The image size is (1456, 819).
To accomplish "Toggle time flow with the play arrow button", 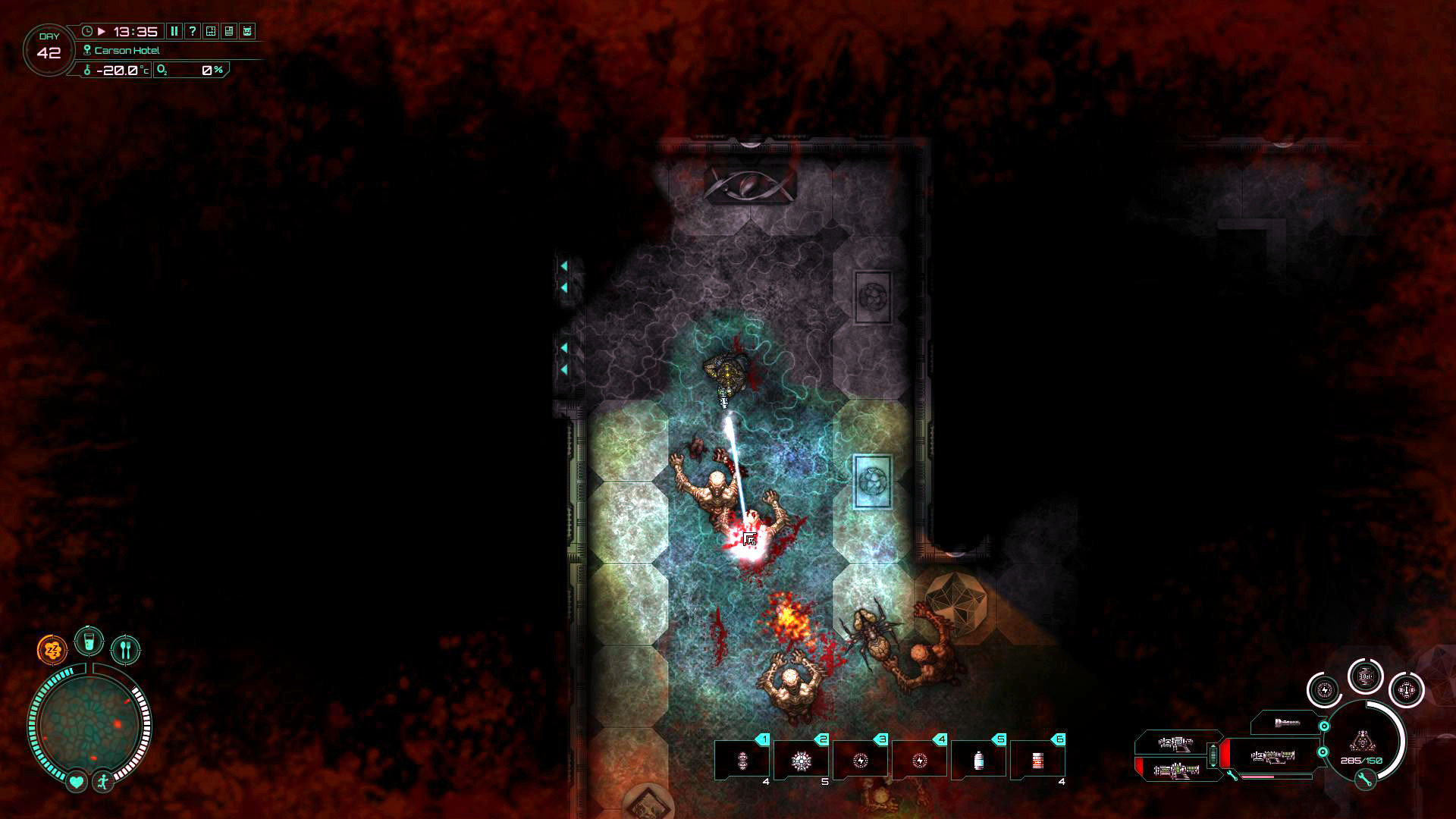I will coord(102,32).
